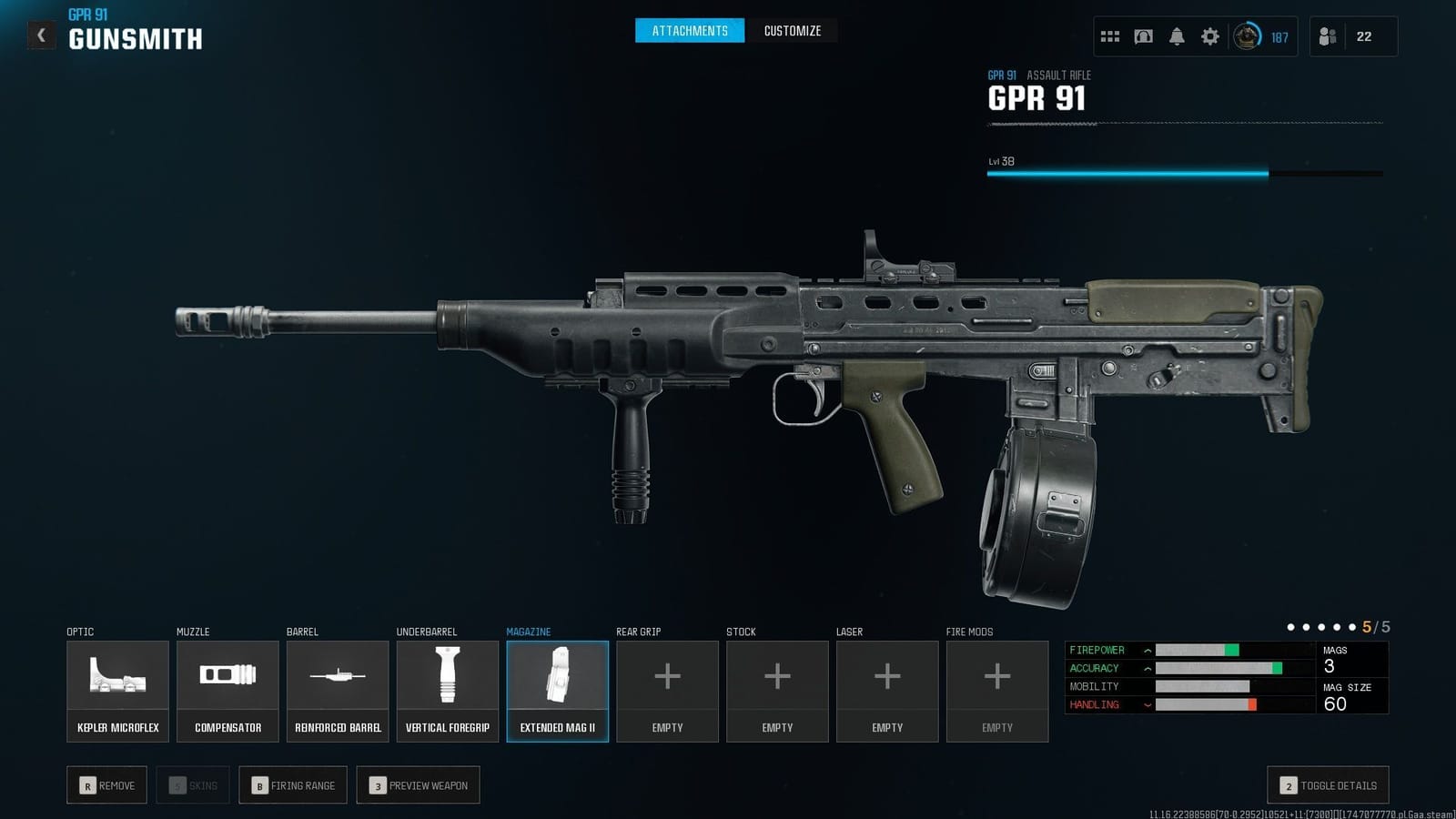Add an attachment to the empty Stock slot
Screen dimensions: 1456x819
(x=777, y=689)
